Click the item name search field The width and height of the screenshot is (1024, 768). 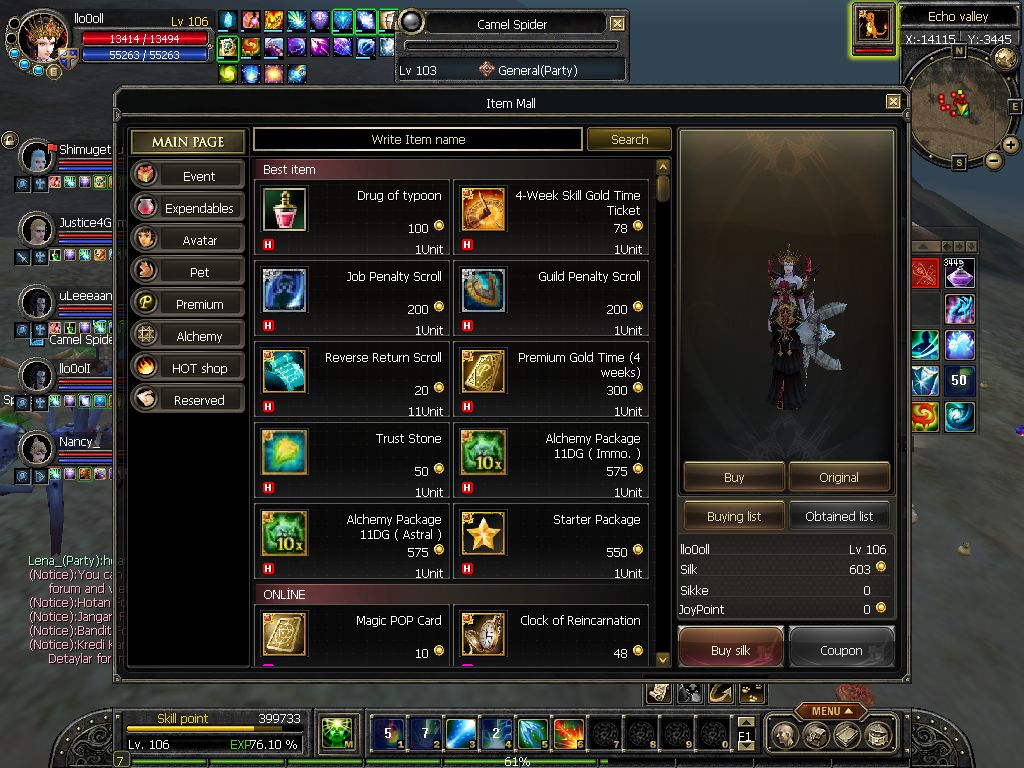pyautogui.click(x=418, y=140)
